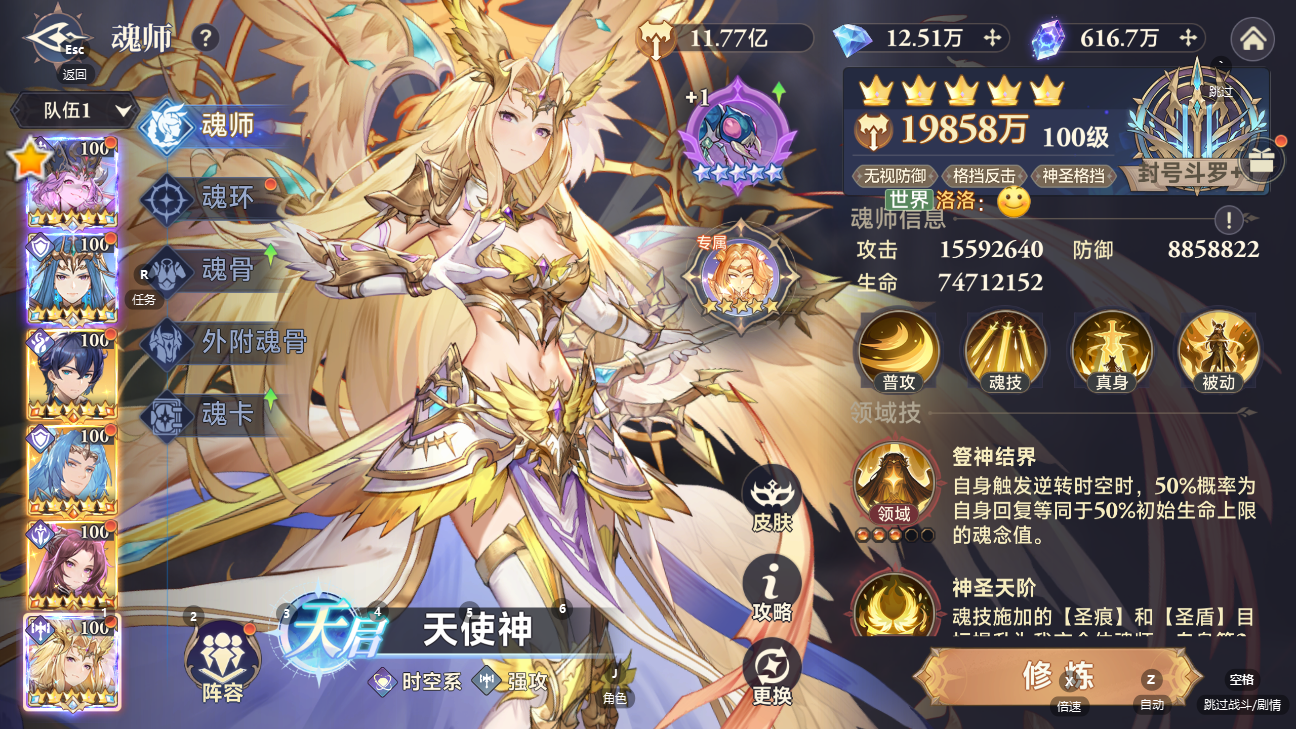
Task: Select the 普攻 normal attack skill icon
Action: pos(897,351)
